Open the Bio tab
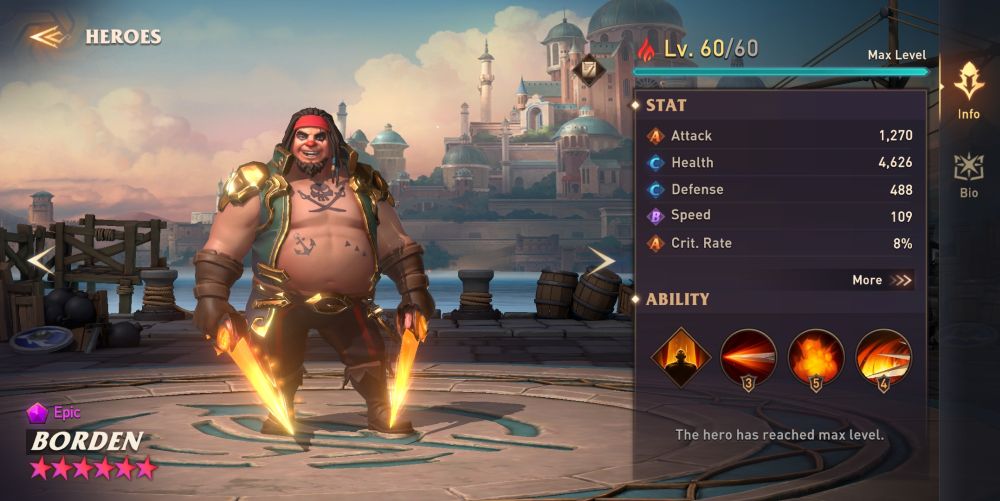1000x501 pixels. coord(968,174)
